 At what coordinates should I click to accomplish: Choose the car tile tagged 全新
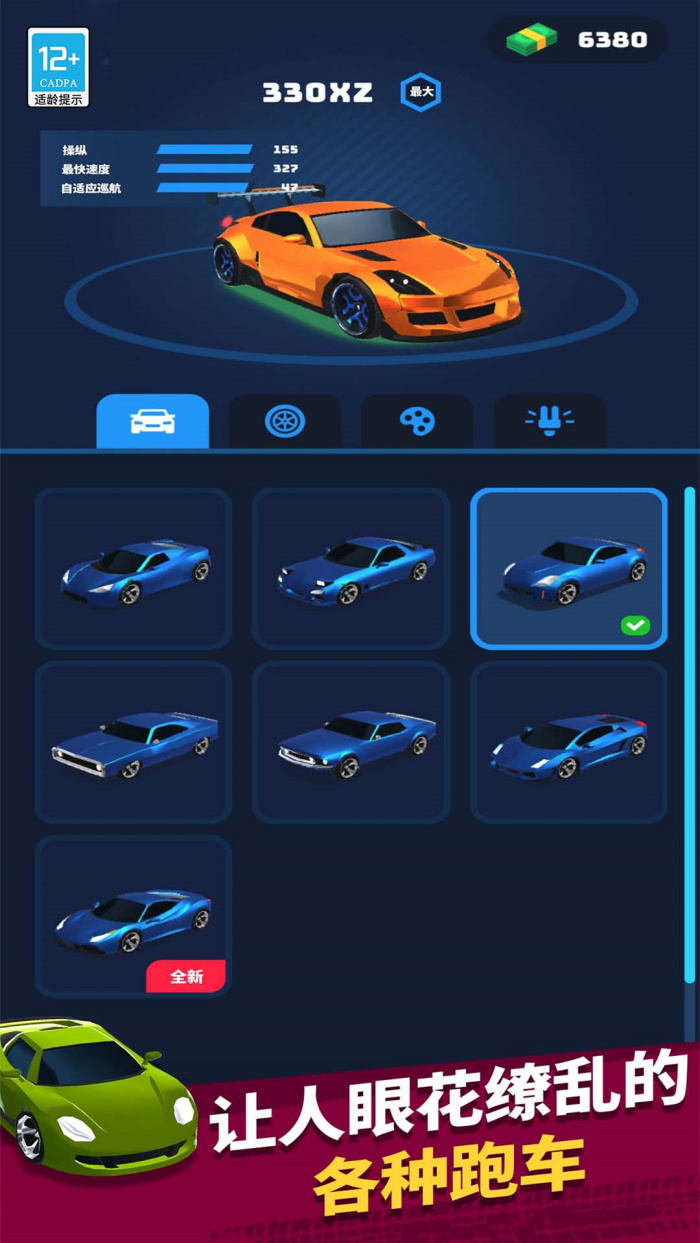133,917
